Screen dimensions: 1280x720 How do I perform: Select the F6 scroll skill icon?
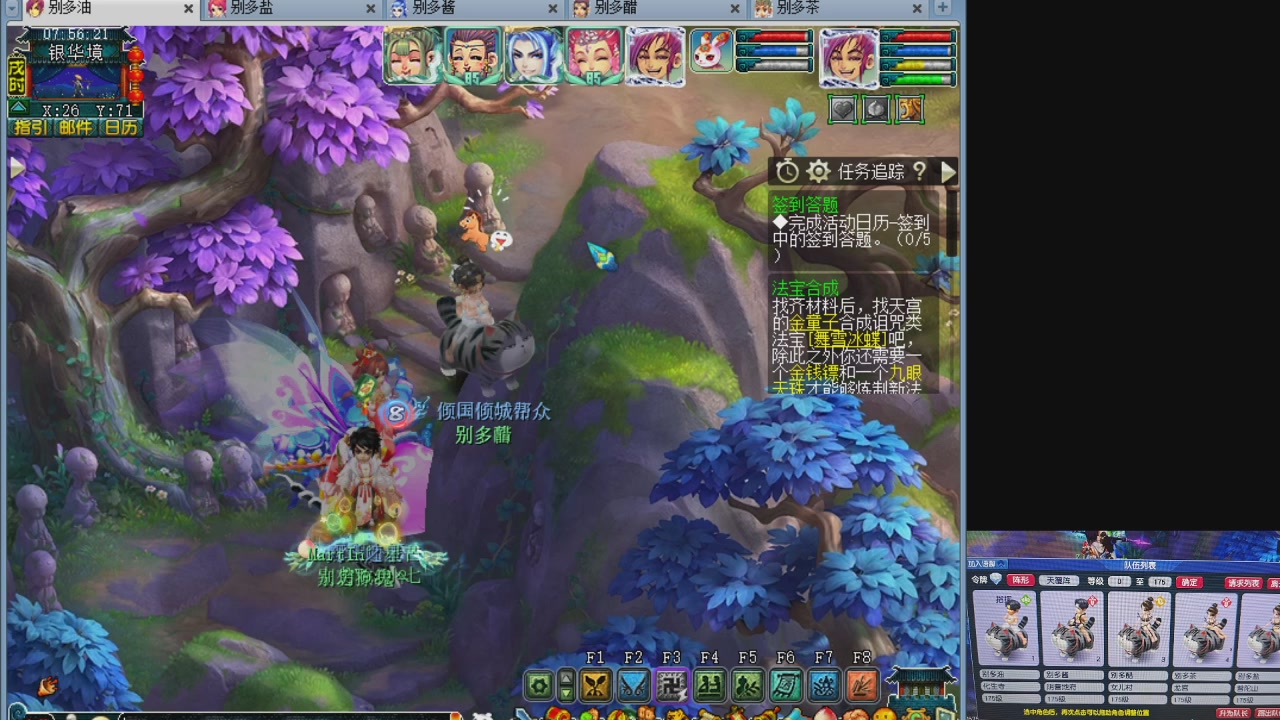785,687
